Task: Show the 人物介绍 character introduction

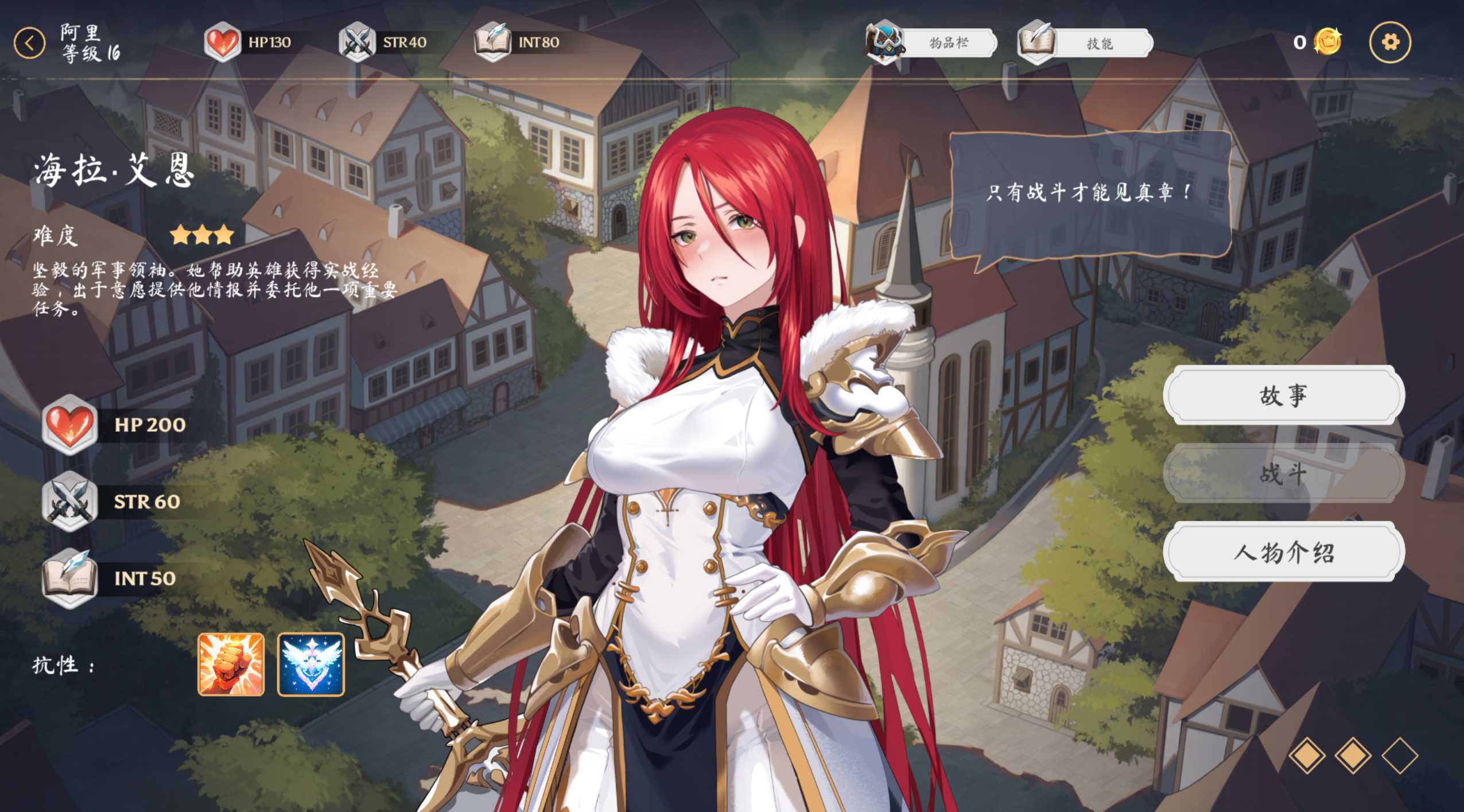Action: tap(1283, 552)
